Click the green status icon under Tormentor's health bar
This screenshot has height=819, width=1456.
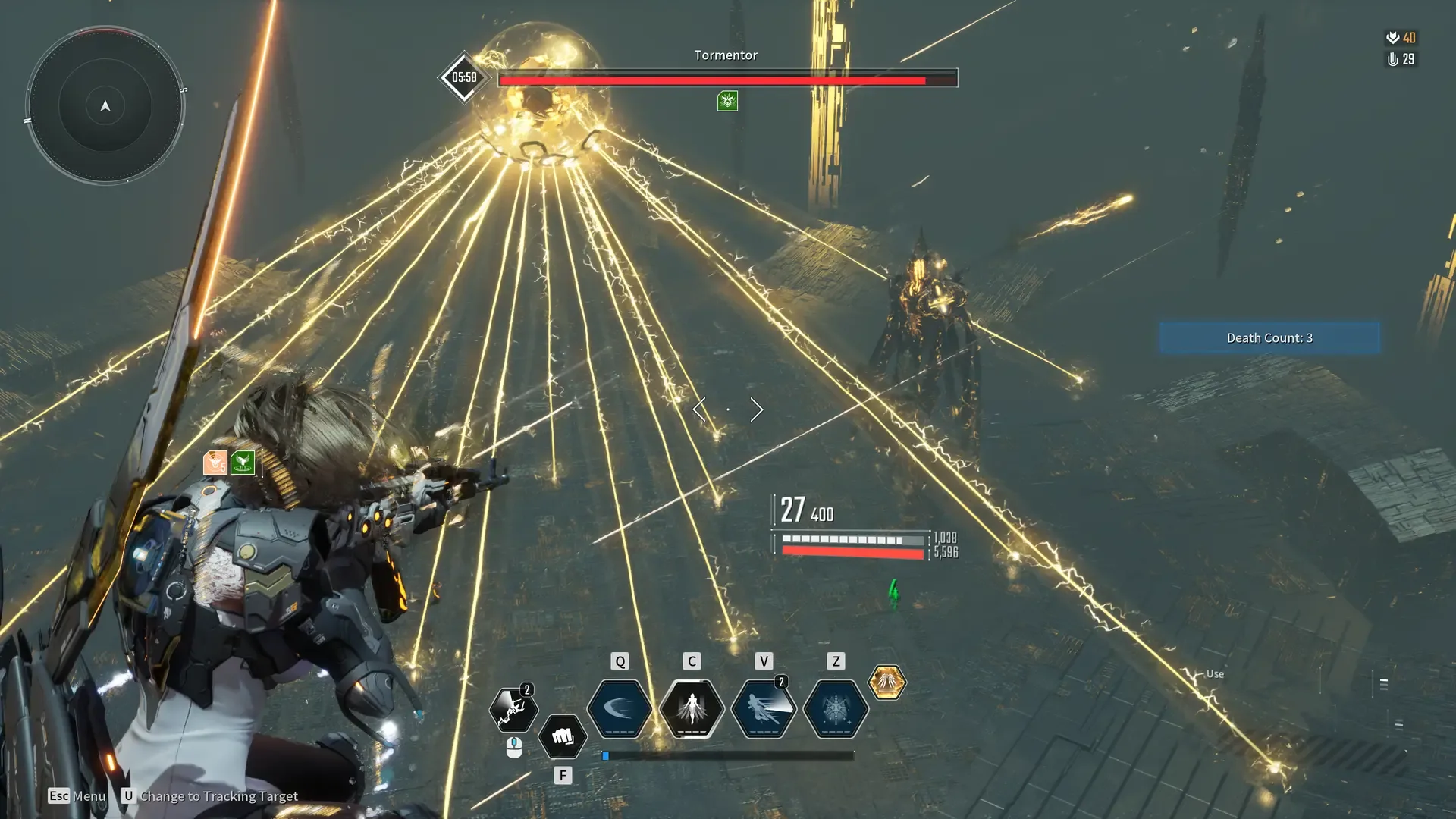click(727, 101)
